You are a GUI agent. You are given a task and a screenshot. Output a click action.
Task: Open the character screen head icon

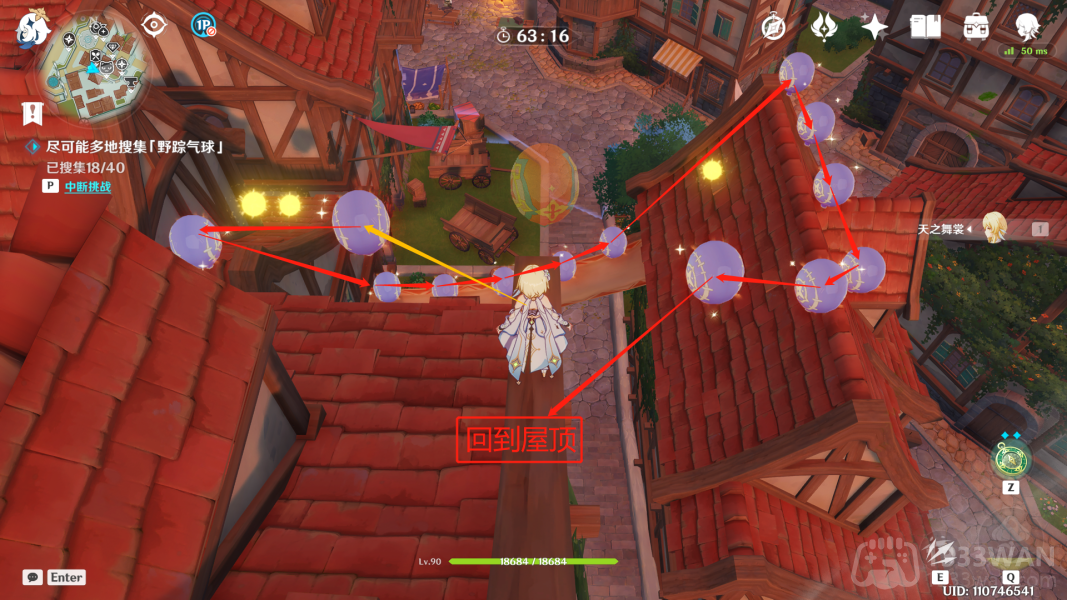(x=1026, y=26)
